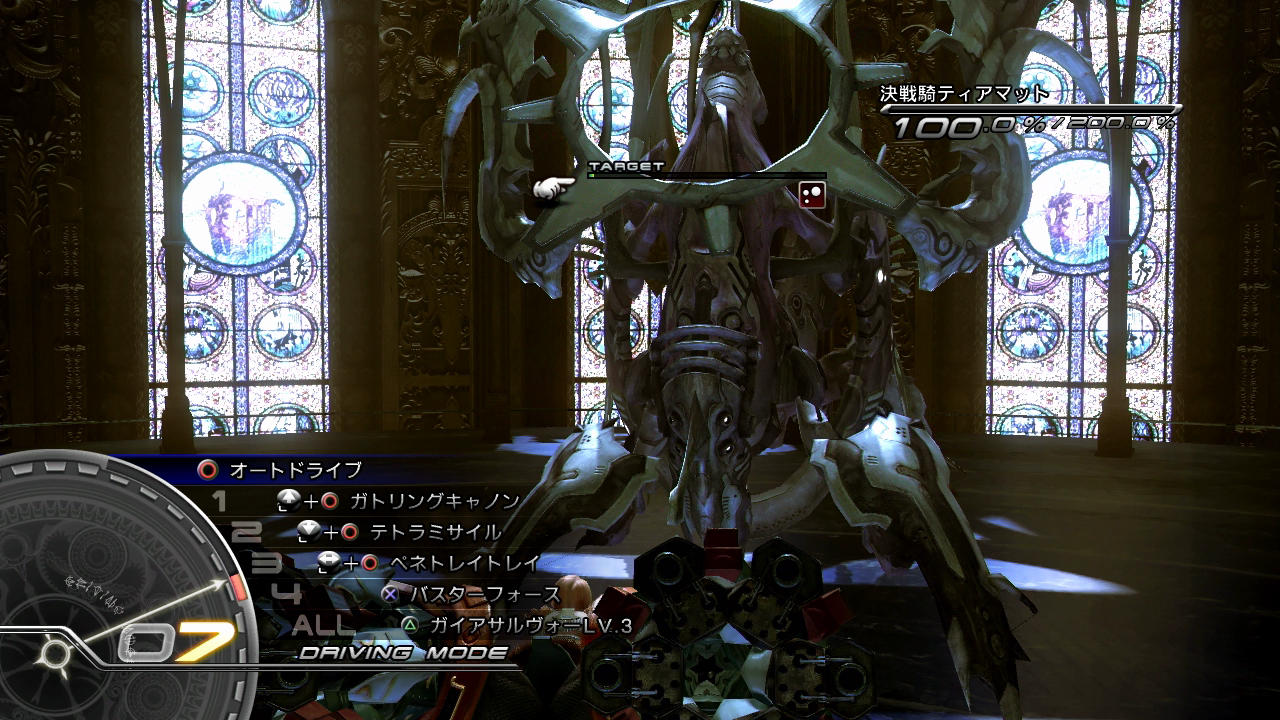Activate the テトラミサイル command

tap(435, 532)
